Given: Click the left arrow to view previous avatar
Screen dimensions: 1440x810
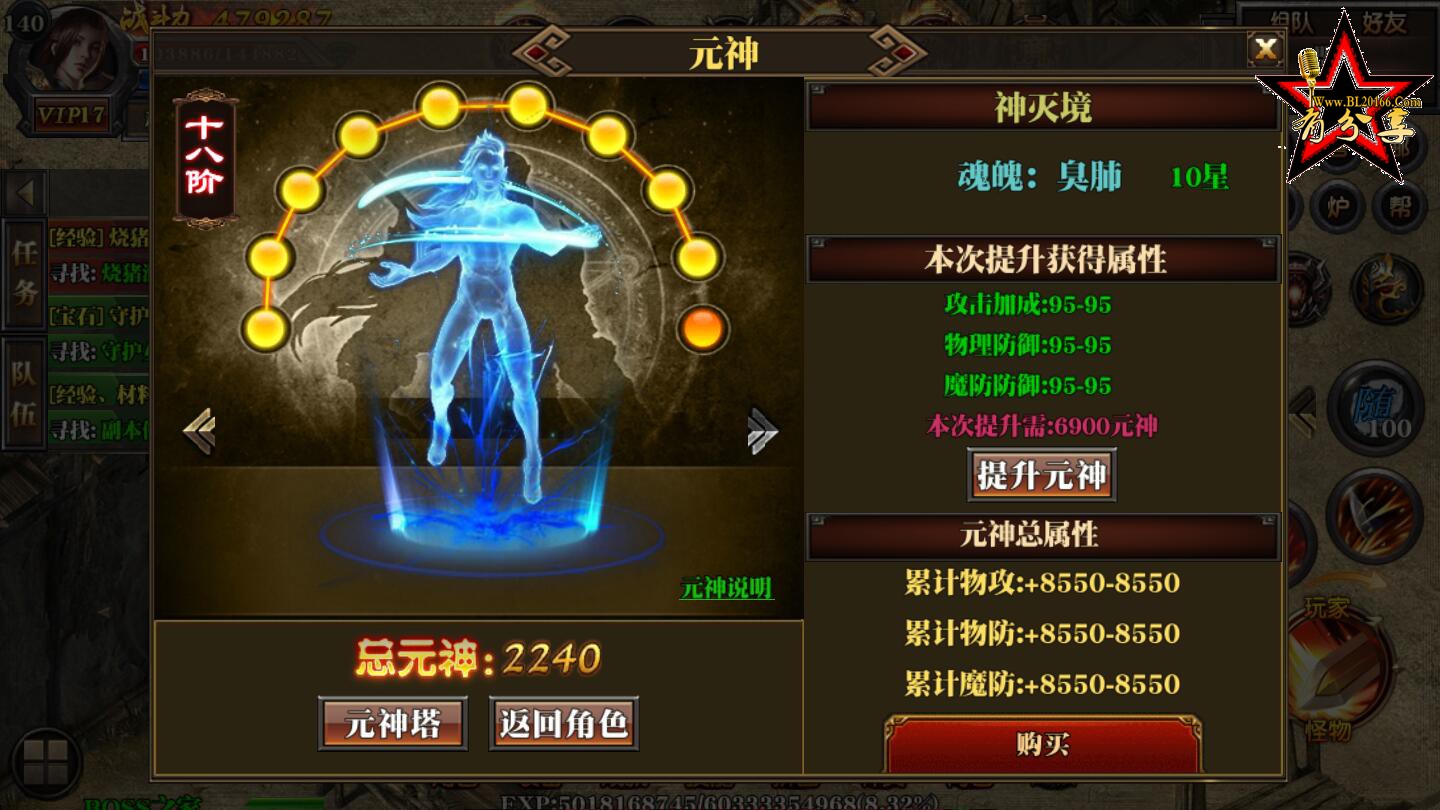Looking at the screenshot, I should coord(201,430).
